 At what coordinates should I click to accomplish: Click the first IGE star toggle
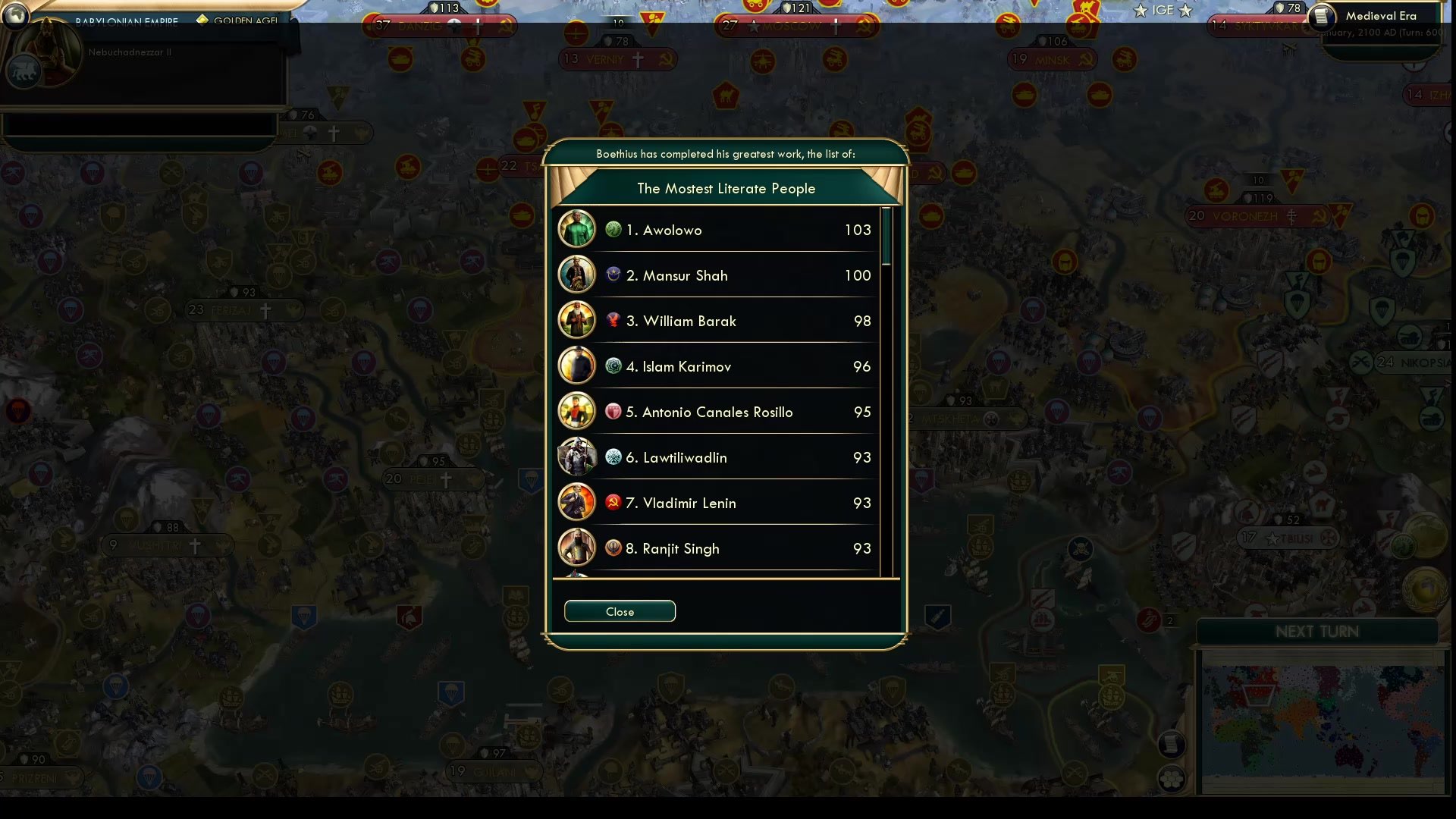[1141, 10]
